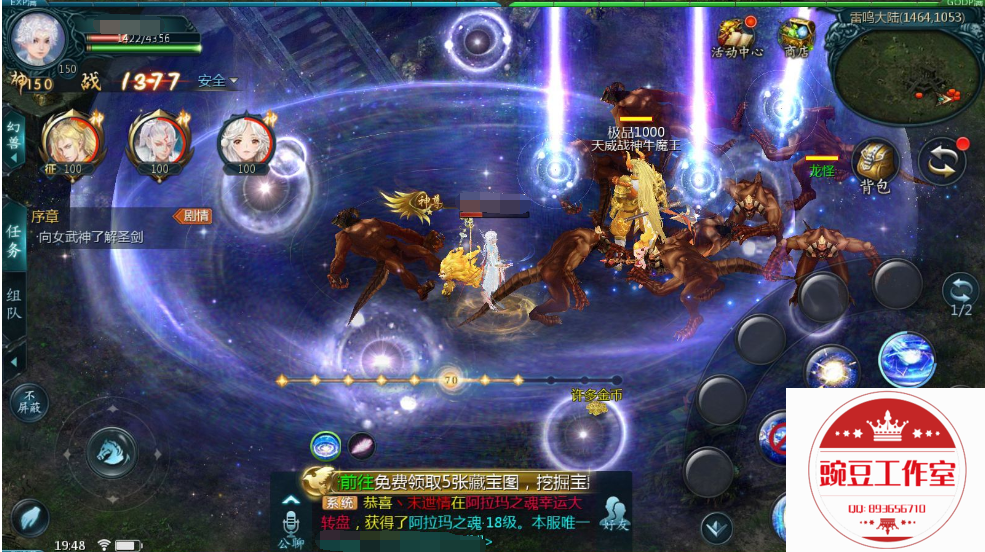The width and height of the screenshot is (985, 552).
Task: Click the 剧情 story quest tag
Action: pos(192,215)
